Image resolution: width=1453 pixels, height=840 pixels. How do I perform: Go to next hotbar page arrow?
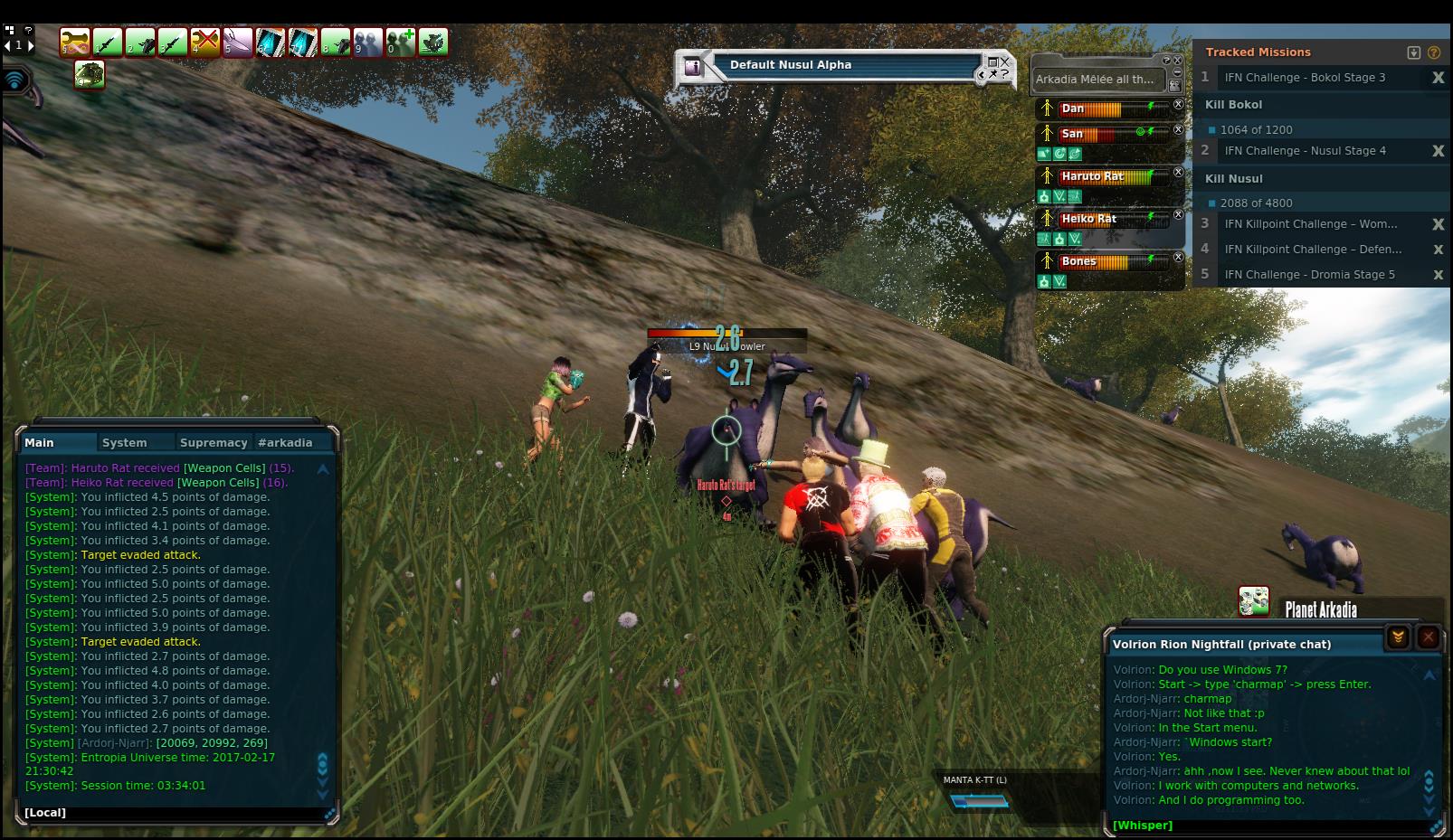click(31, 44)
